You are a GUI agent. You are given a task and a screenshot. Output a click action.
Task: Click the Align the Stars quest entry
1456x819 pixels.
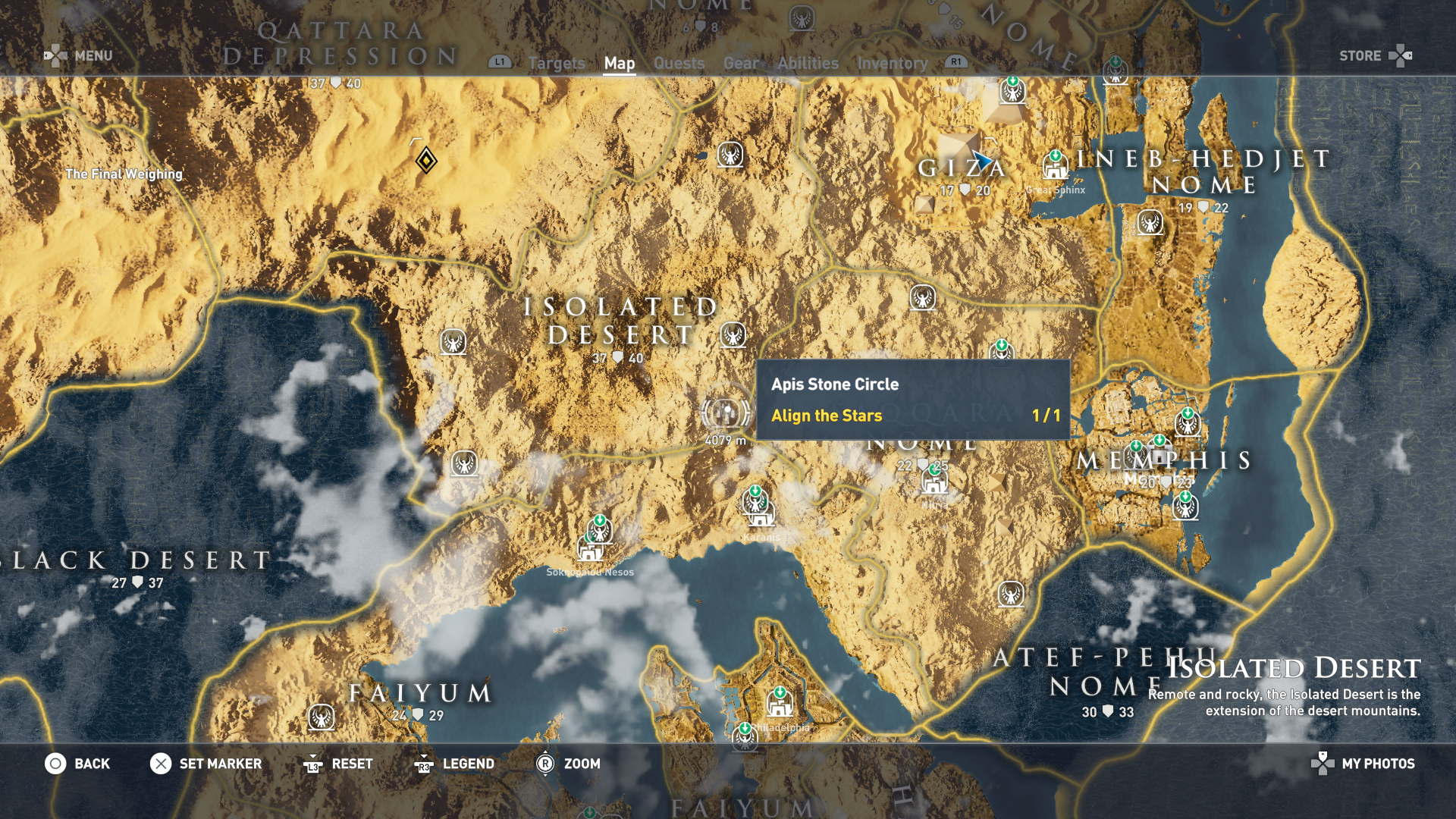click(x=827, y=416)
